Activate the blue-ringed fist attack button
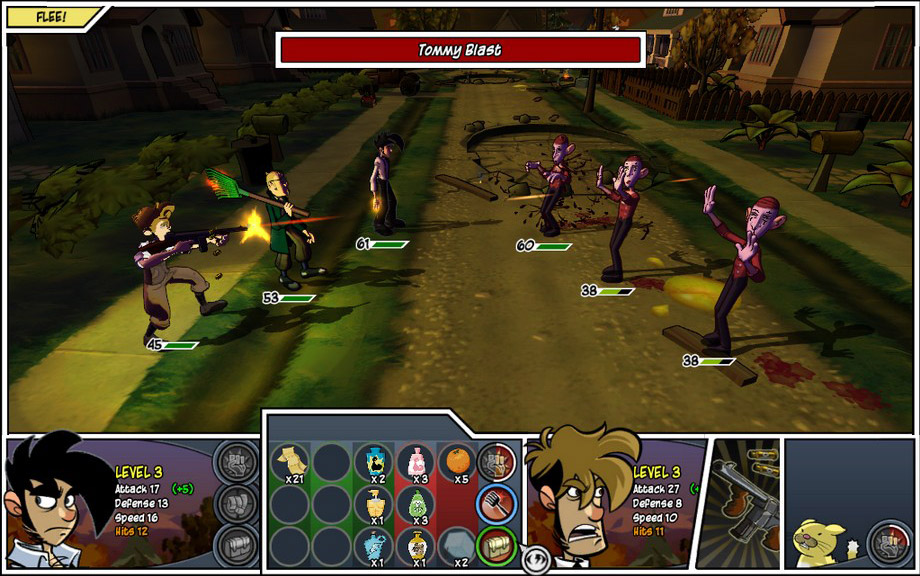 [x=496, y=503]
